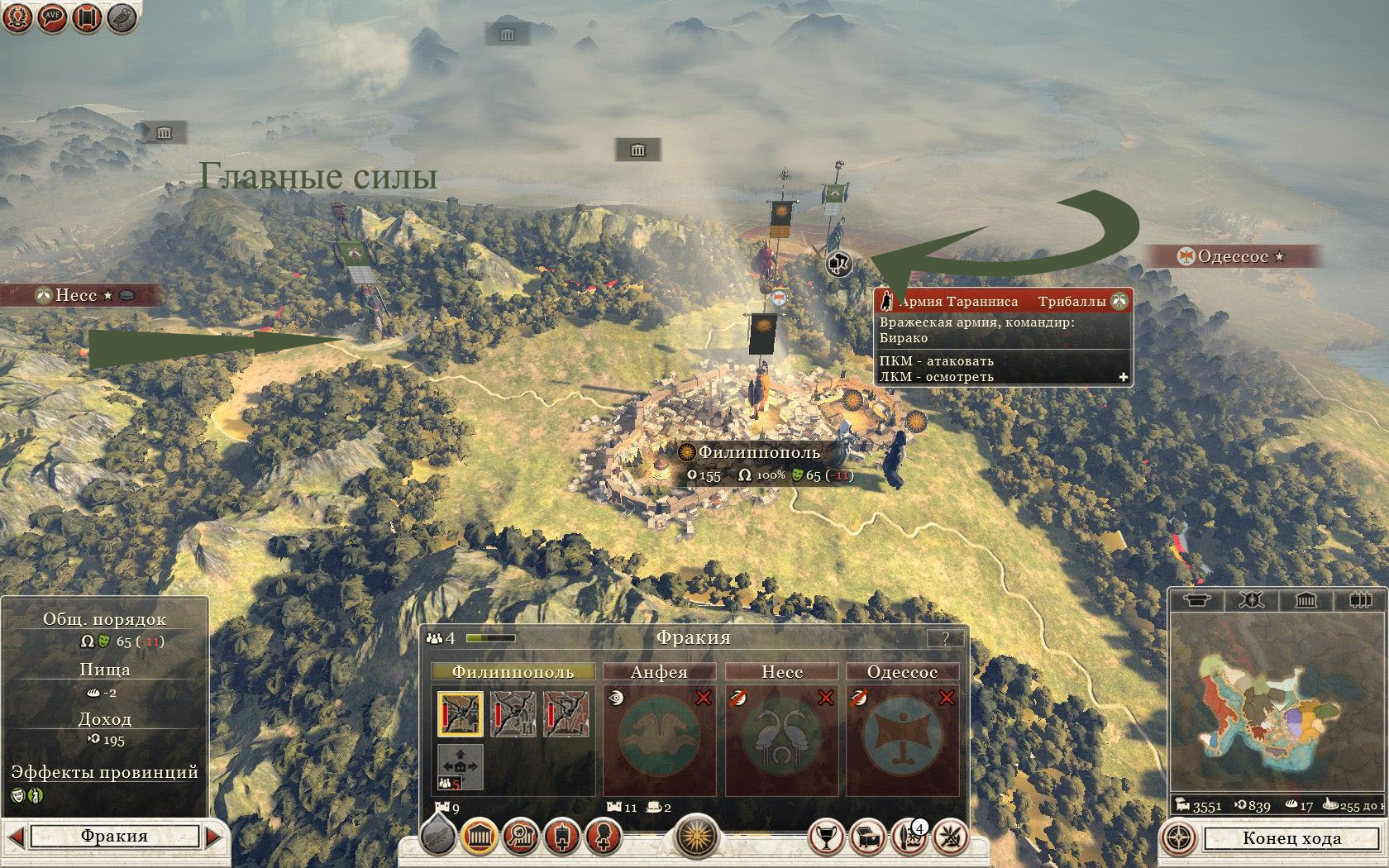Open the temple column buildings button

[479, 837]
